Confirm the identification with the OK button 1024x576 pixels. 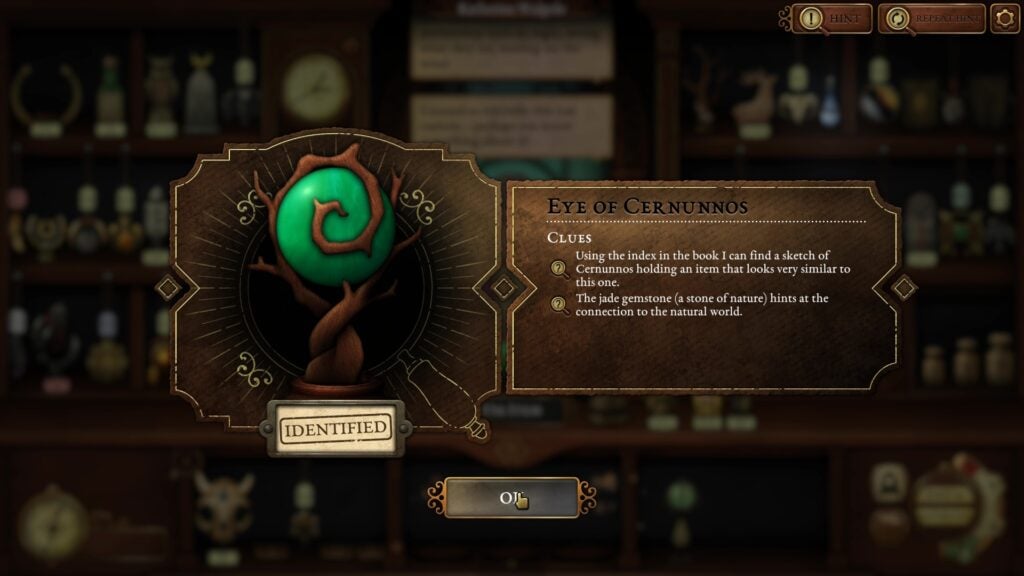point(511,497)
